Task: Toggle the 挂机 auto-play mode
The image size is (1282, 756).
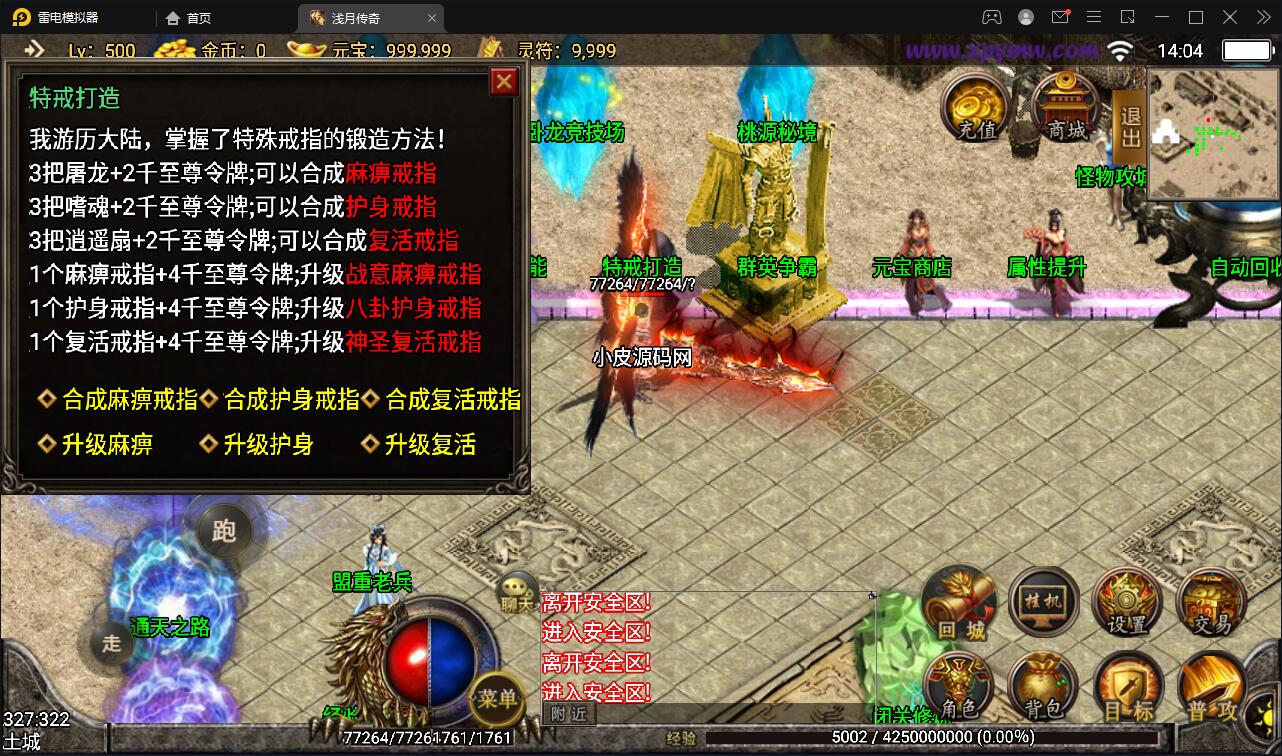Action: (x=1043, y=600)
